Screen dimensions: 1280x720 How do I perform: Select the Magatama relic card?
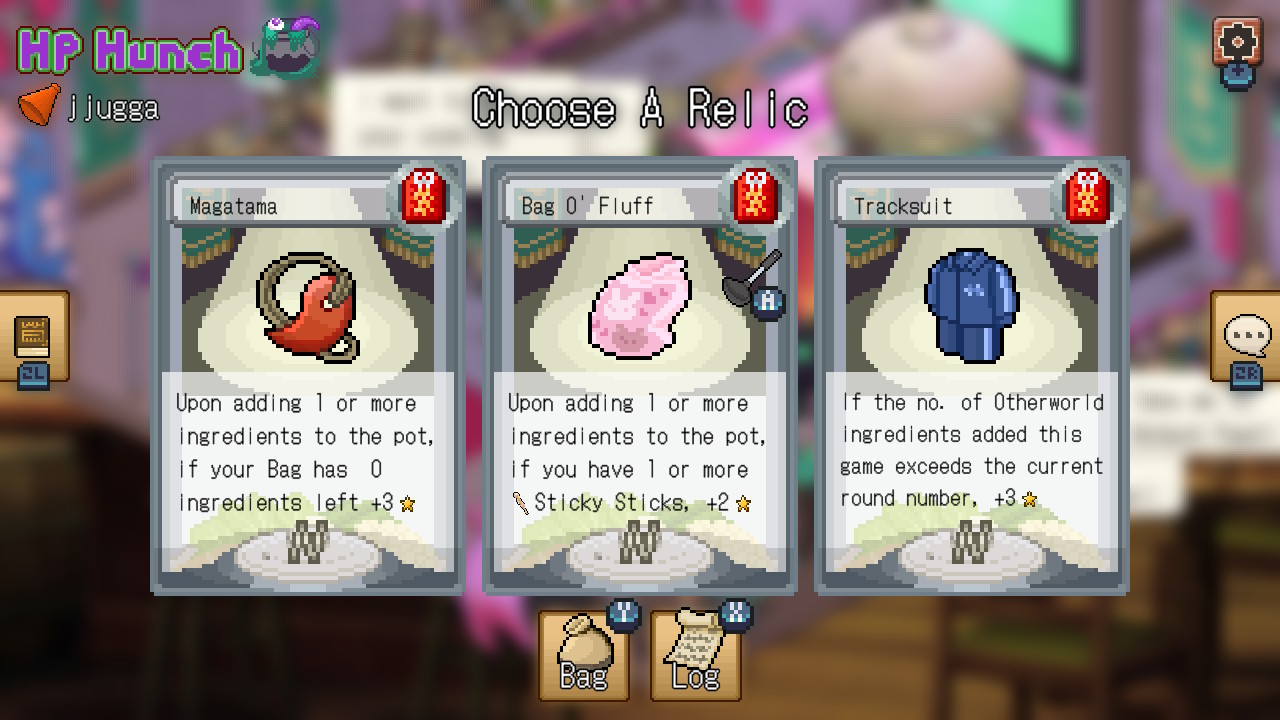[x=306, y=375]
